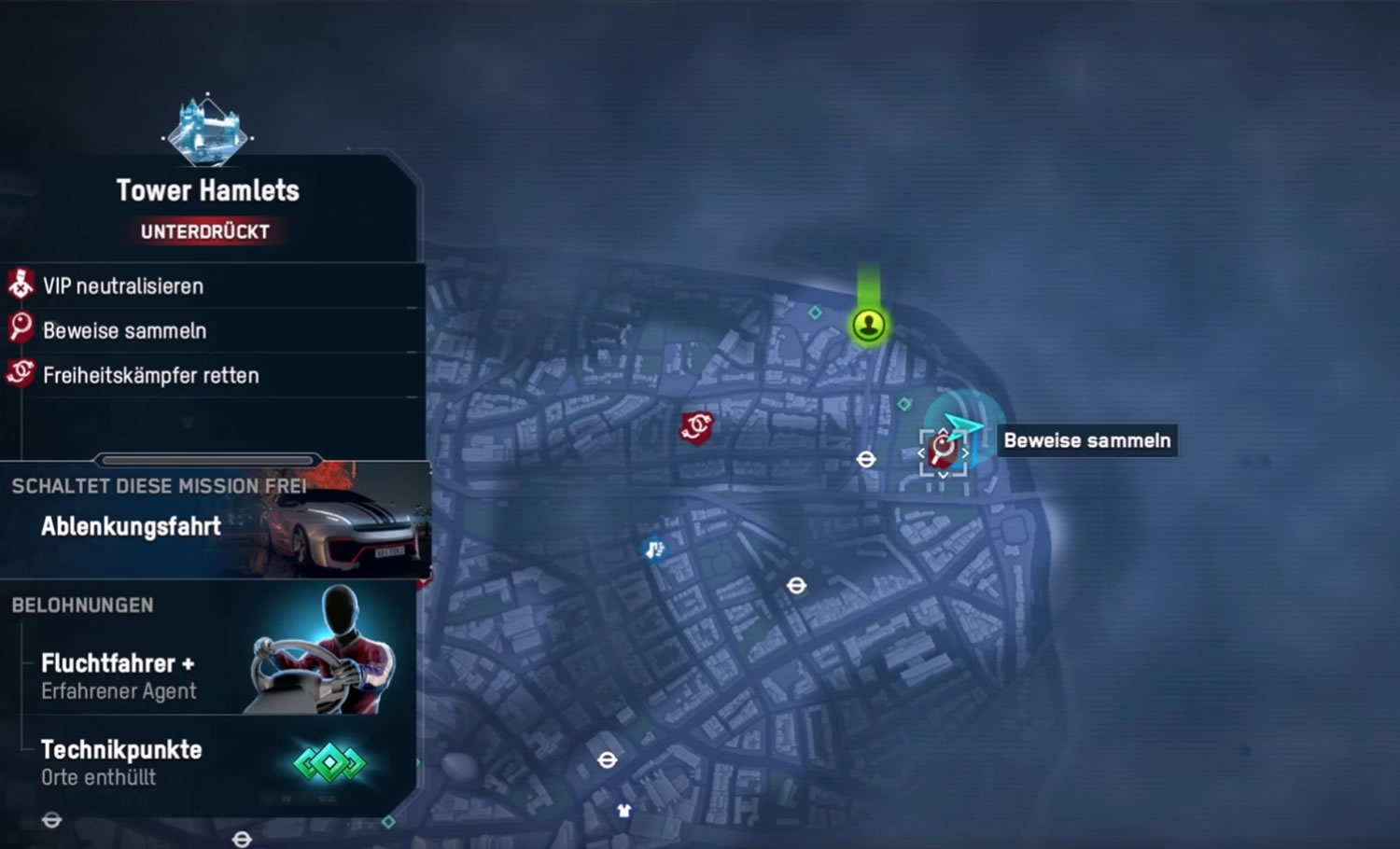The height and width of the screenshot is (849, 1400).
Task: Select the blue music note map marker
Action: click(655, 549)
